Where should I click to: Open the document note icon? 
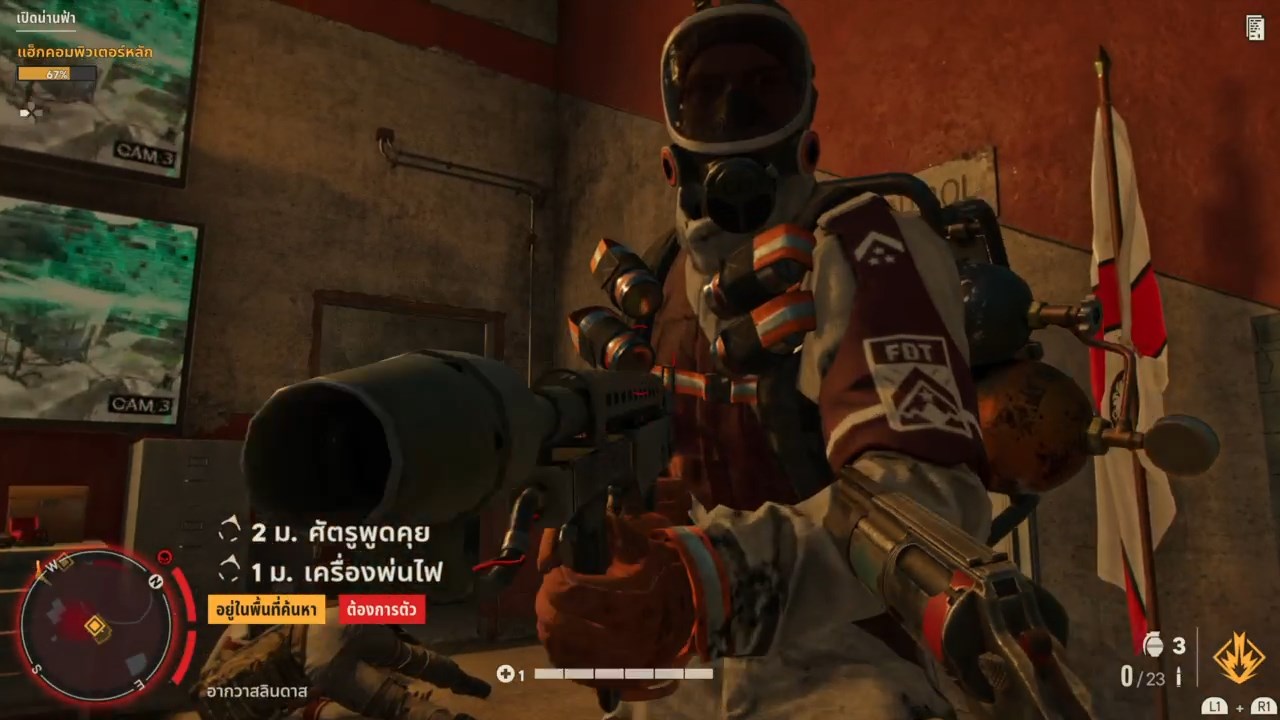pos(1255,28)
